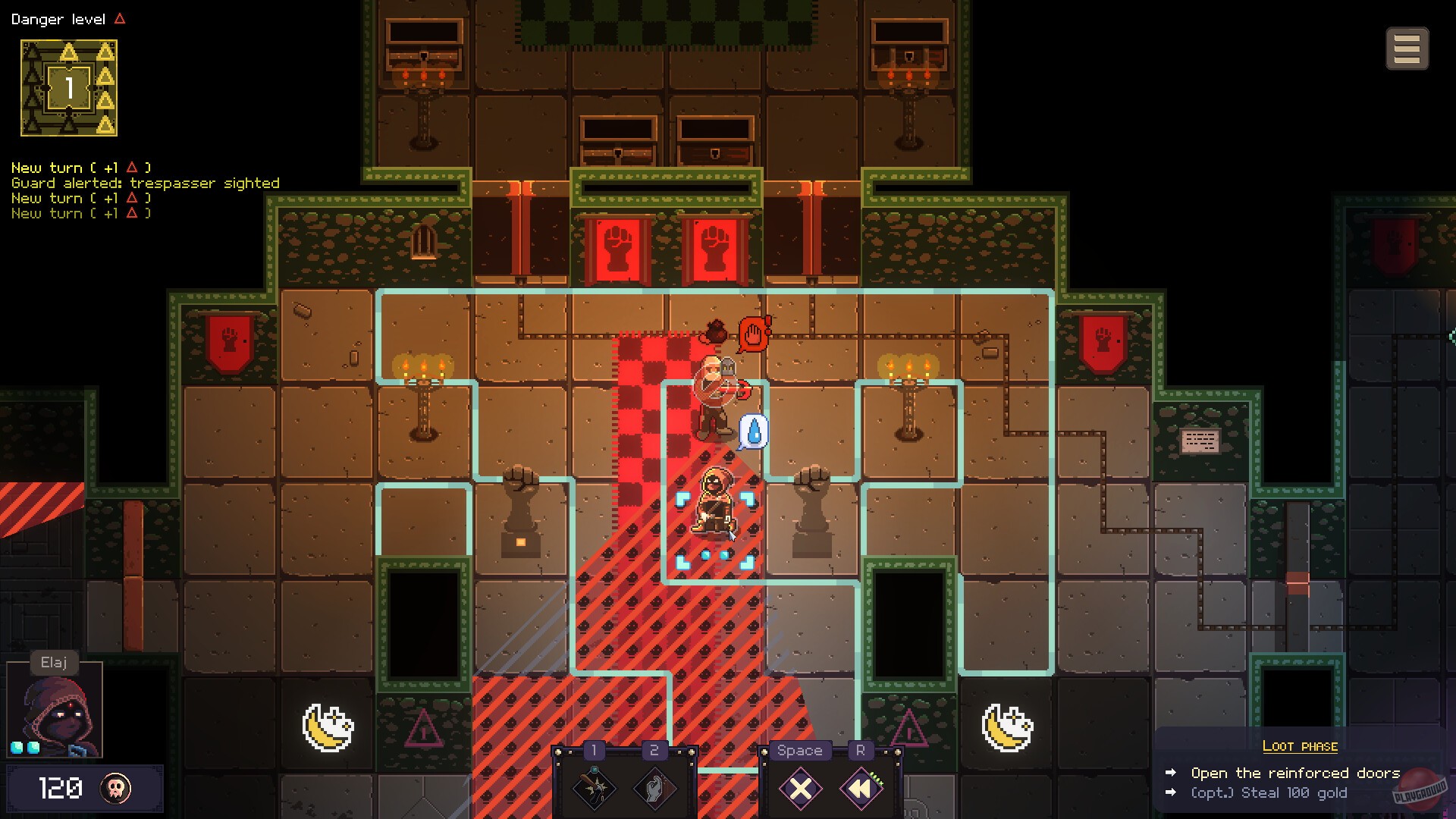This screenshot has width=1456, height=819.
Task: Click the 'Guard alerted: trespasser sighted' log entry
Action: pyautogui.click(x=145, y=183)
